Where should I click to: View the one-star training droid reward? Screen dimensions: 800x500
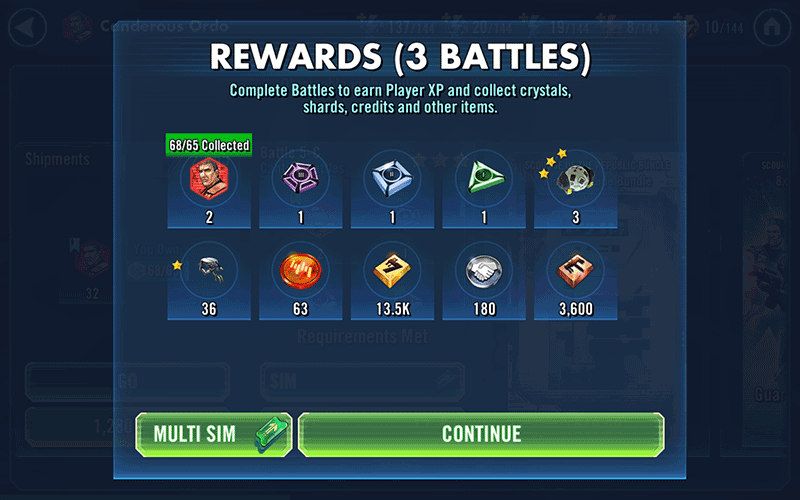pos(209,270)
